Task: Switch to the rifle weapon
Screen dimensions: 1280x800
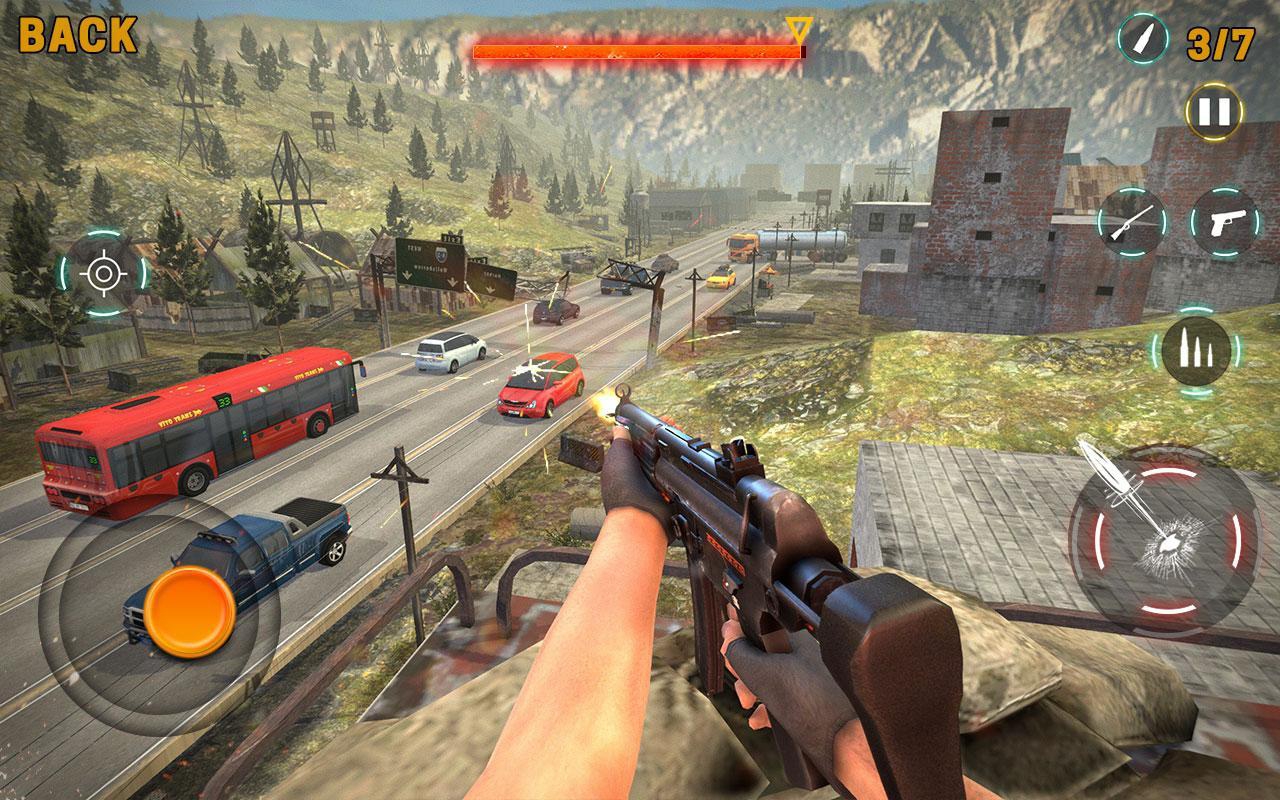Action: [x=1132, y=222]
